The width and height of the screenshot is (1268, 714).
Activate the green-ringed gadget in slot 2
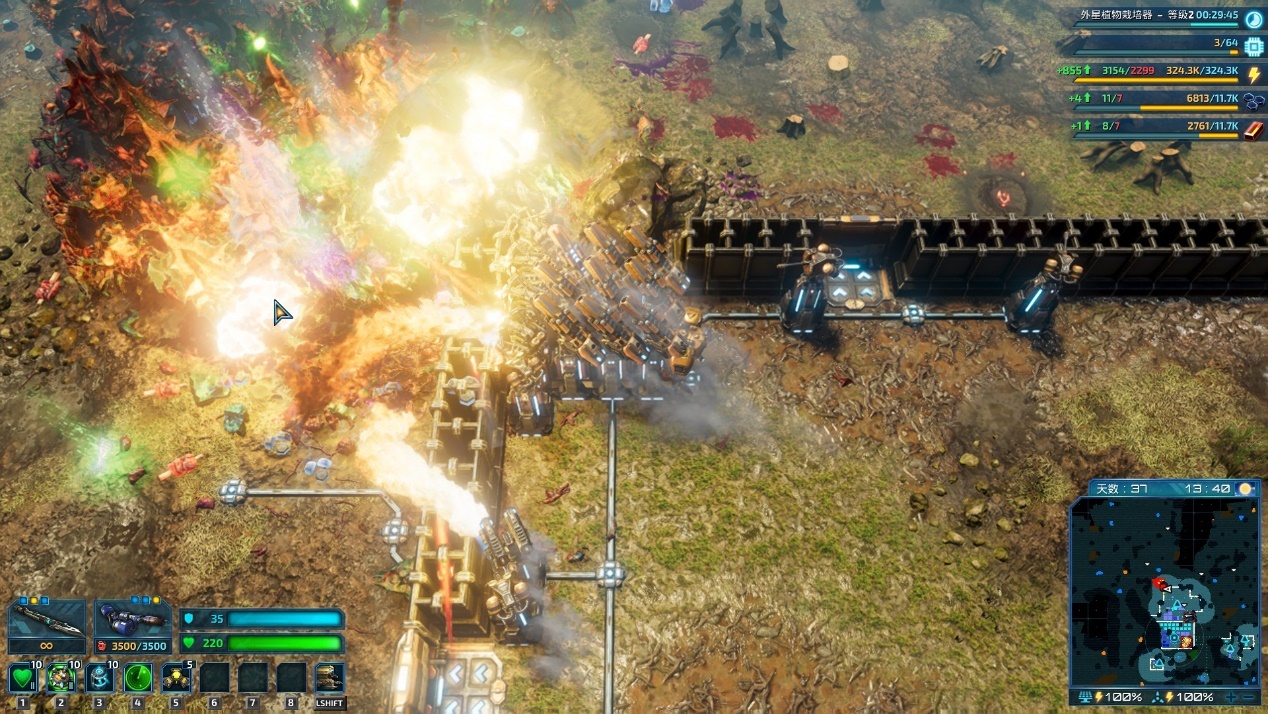point(61,679)
